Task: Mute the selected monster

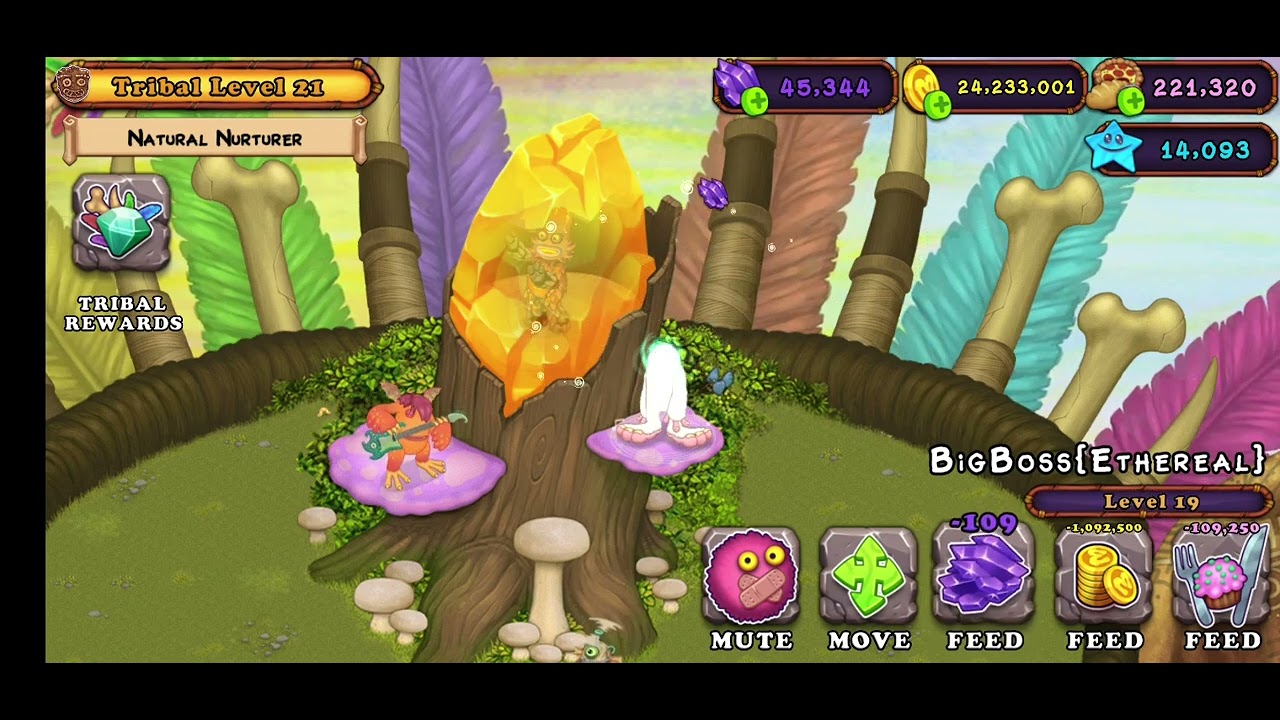Action: click(x=751, y=578)
